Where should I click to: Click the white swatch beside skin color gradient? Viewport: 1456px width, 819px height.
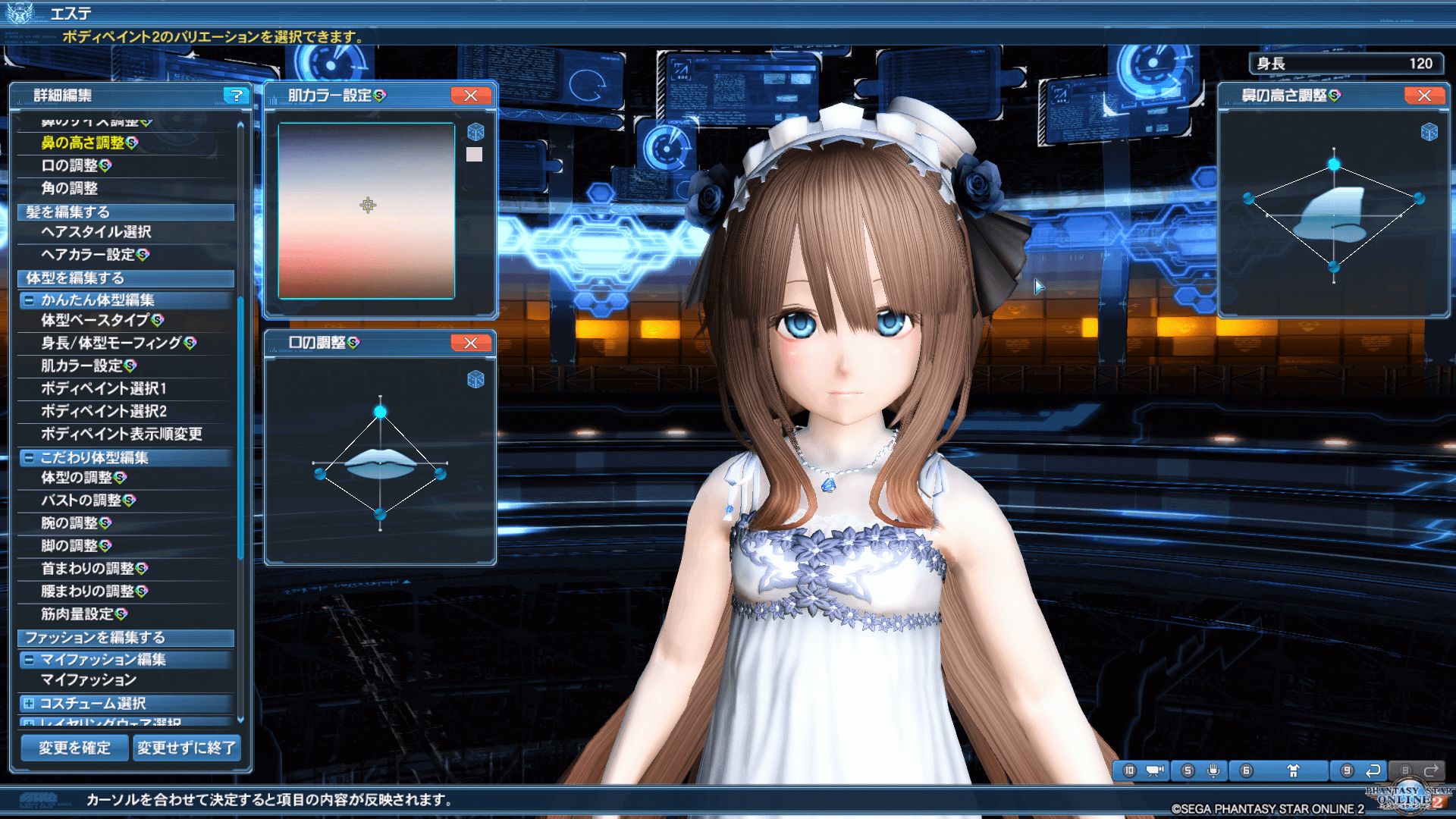(474, 155)
